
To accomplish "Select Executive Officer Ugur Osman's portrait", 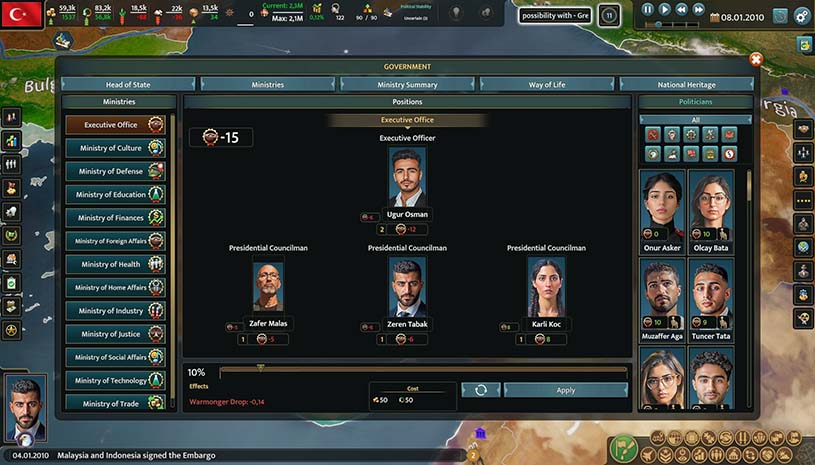I will click(407, 177).
